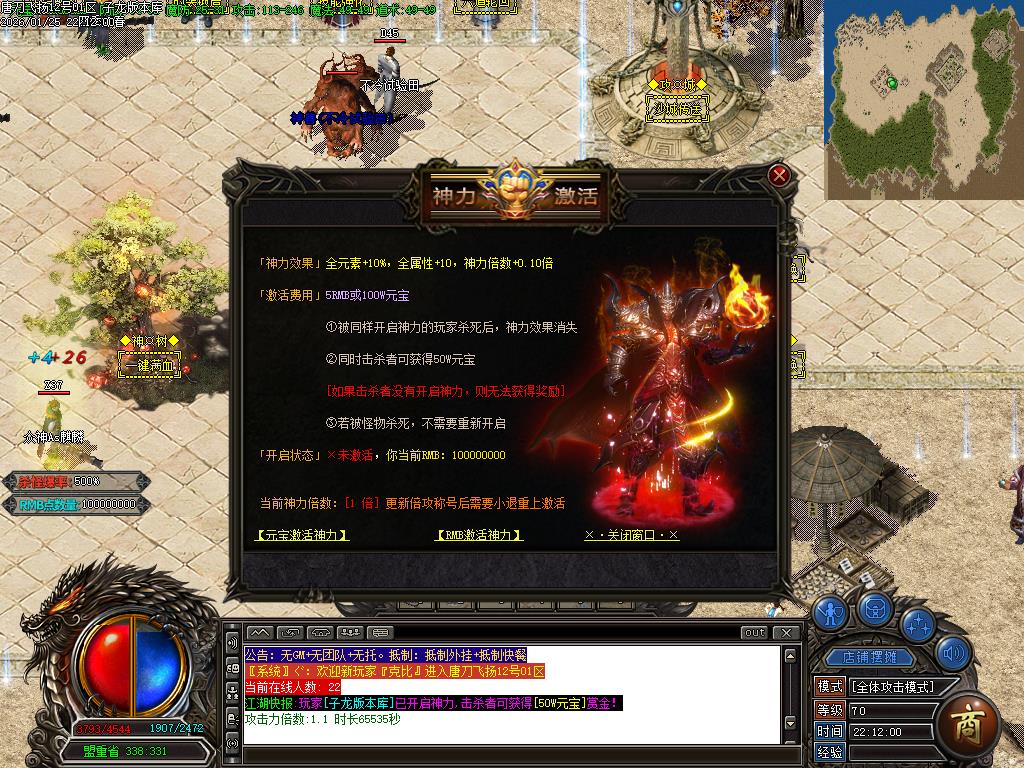Select the first chat channel tab icon
This screenshot has width=1024, height=768.
point(259,632)
